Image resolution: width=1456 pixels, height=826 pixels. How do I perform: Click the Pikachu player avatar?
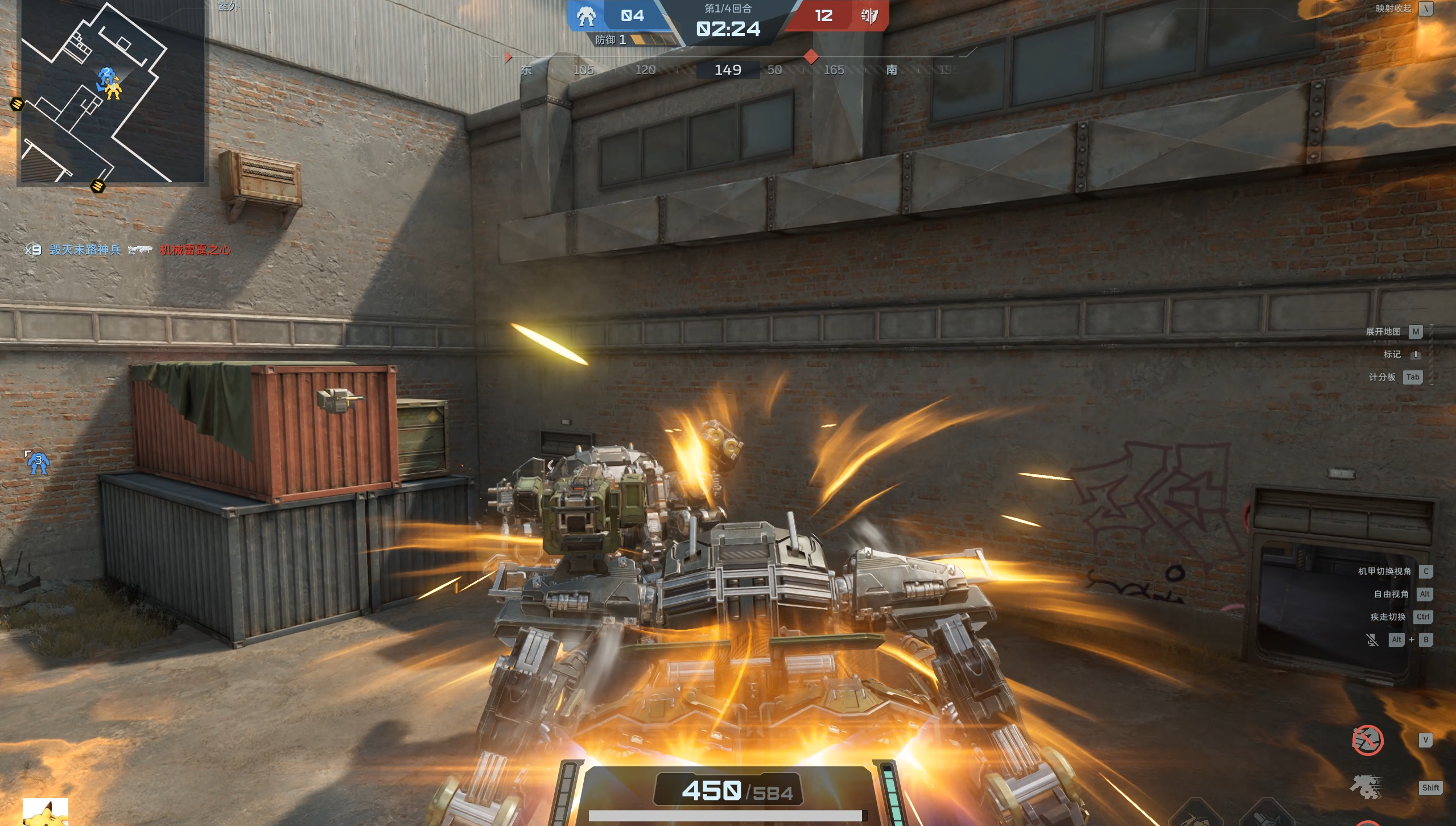tap(45, 812)
